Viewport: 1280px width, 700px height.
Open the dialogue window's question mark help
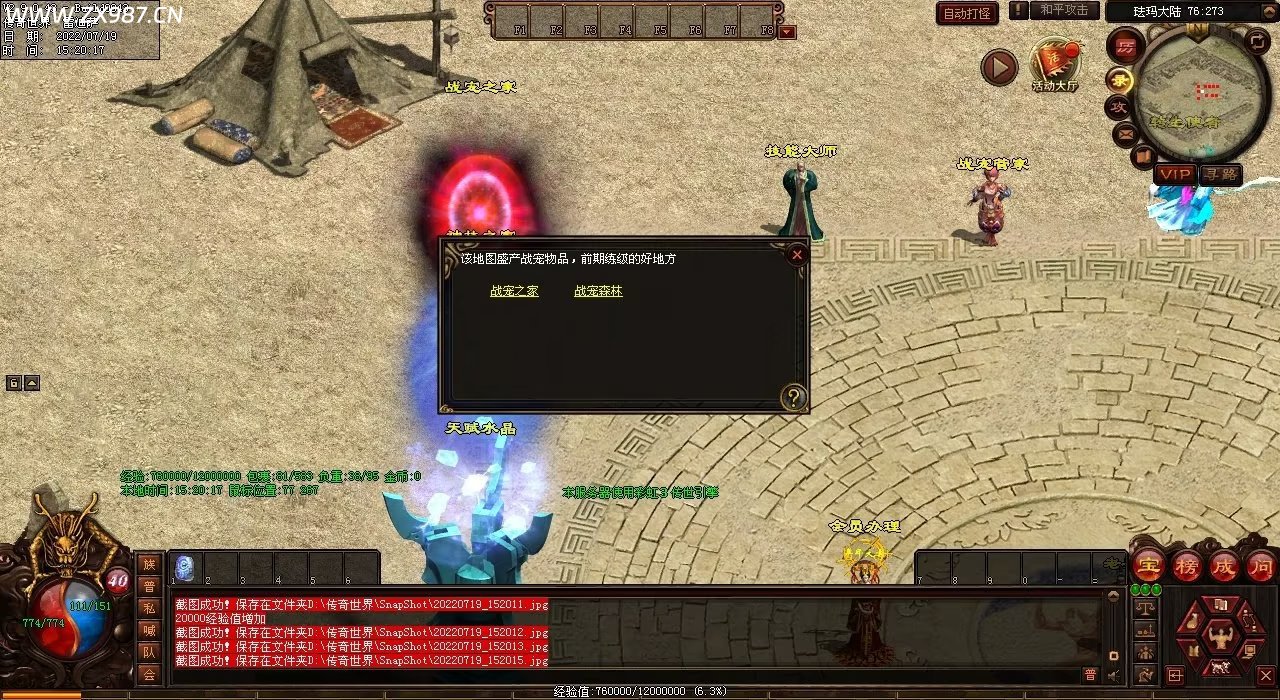click(x=794, y=397)
